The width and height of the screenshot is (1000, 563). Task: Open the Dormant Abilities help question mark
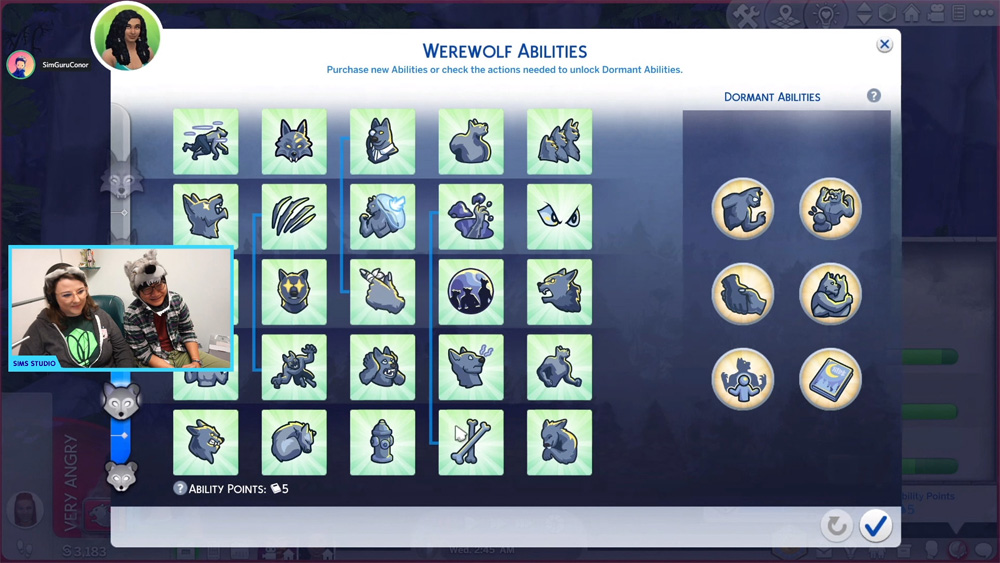pos(874,96)
